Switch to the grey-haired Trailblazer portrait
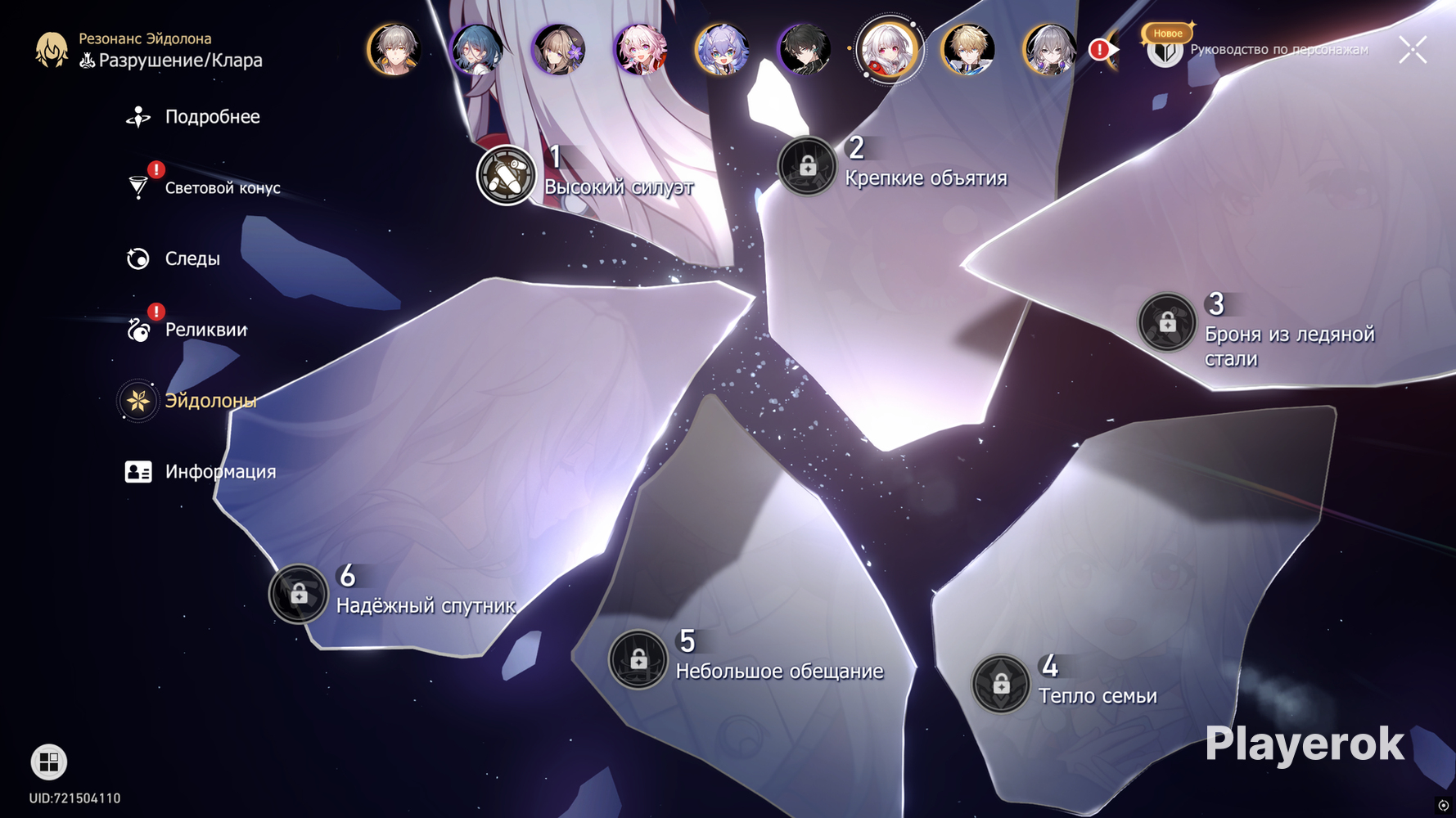Viewport: 1456px width, 818px height. (394, 49)
